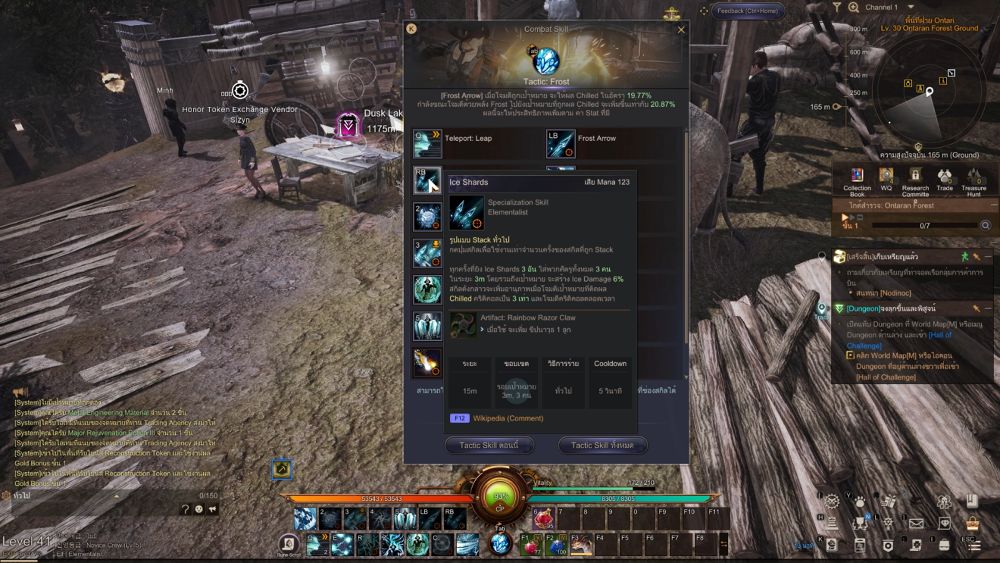Screen dimensions: 1000x563
Task: Open the Collection Book
Action: (857, 179)
